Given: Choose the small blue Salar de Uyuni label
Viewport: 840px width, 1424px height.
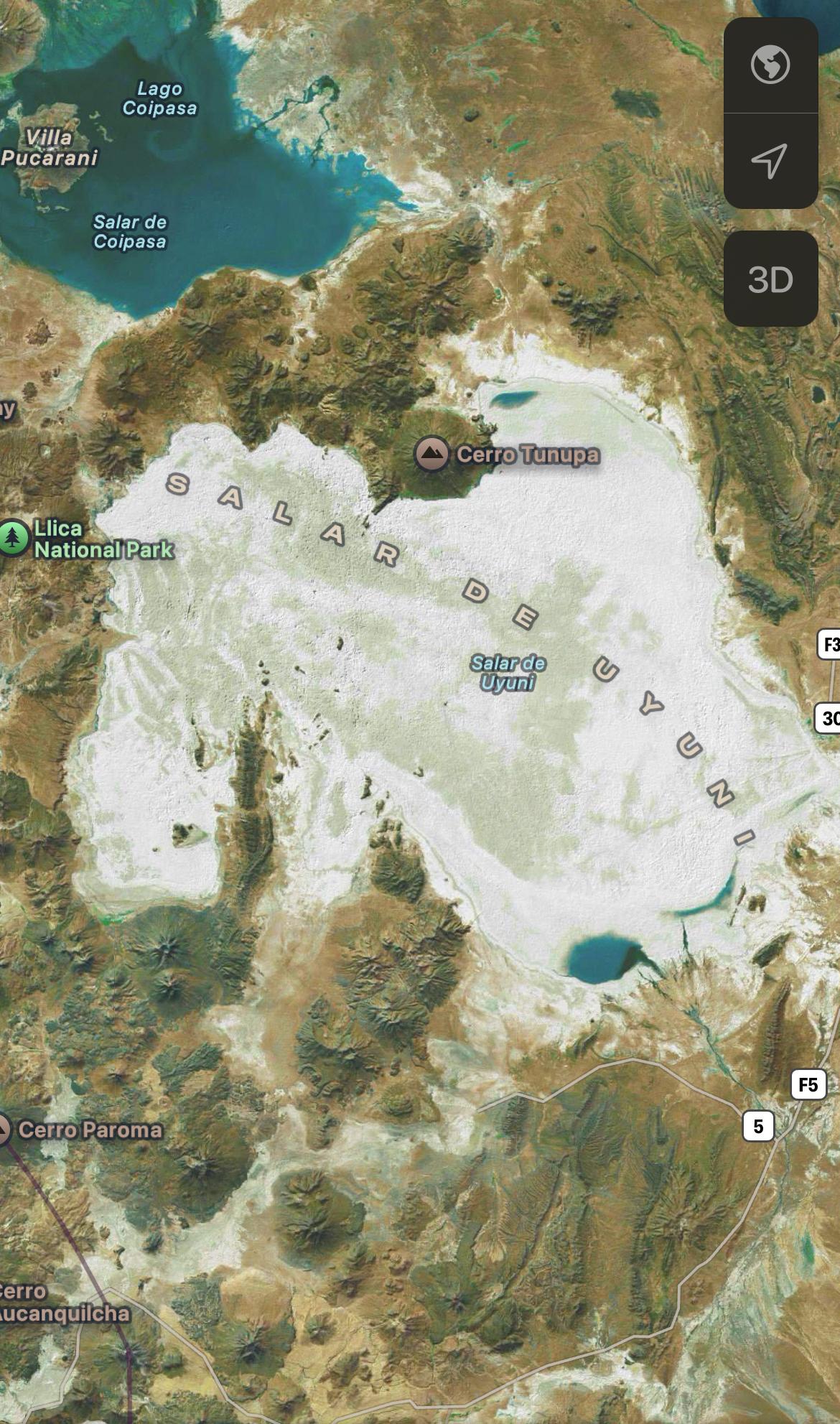Looking at the screenshot, I should coord(508,672).
